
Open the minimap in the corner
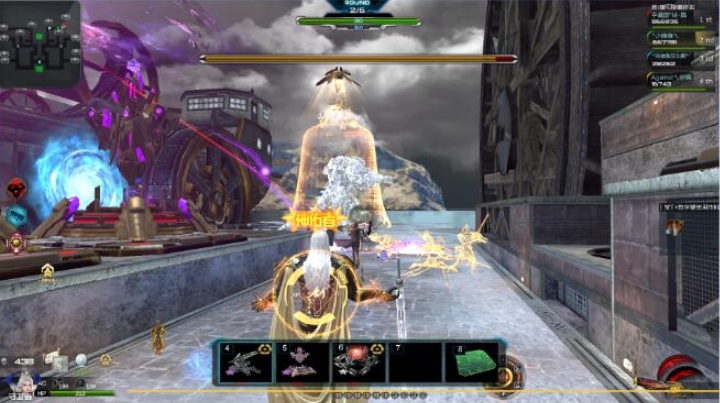pos(40,43)
